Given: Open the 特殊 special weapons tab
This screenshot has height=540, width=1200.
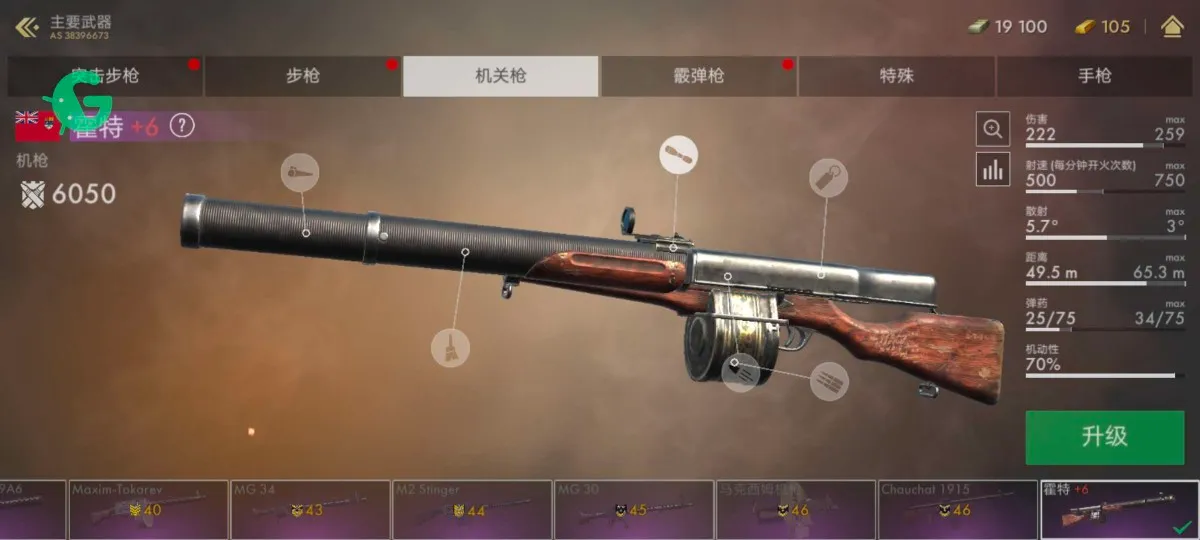Looking at the screenshot, I should [896, 76].
